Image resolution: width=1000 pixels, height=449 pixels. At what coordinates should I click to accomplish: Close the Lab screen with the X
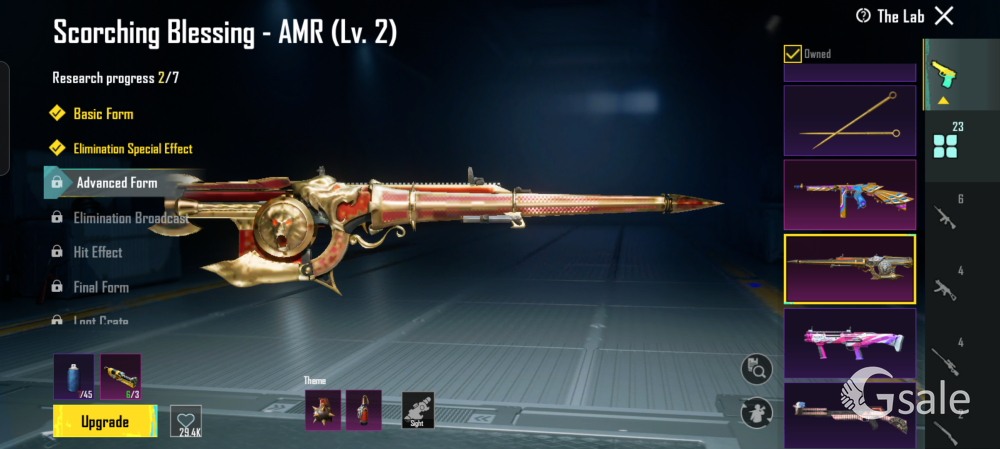tap(944, 15)
